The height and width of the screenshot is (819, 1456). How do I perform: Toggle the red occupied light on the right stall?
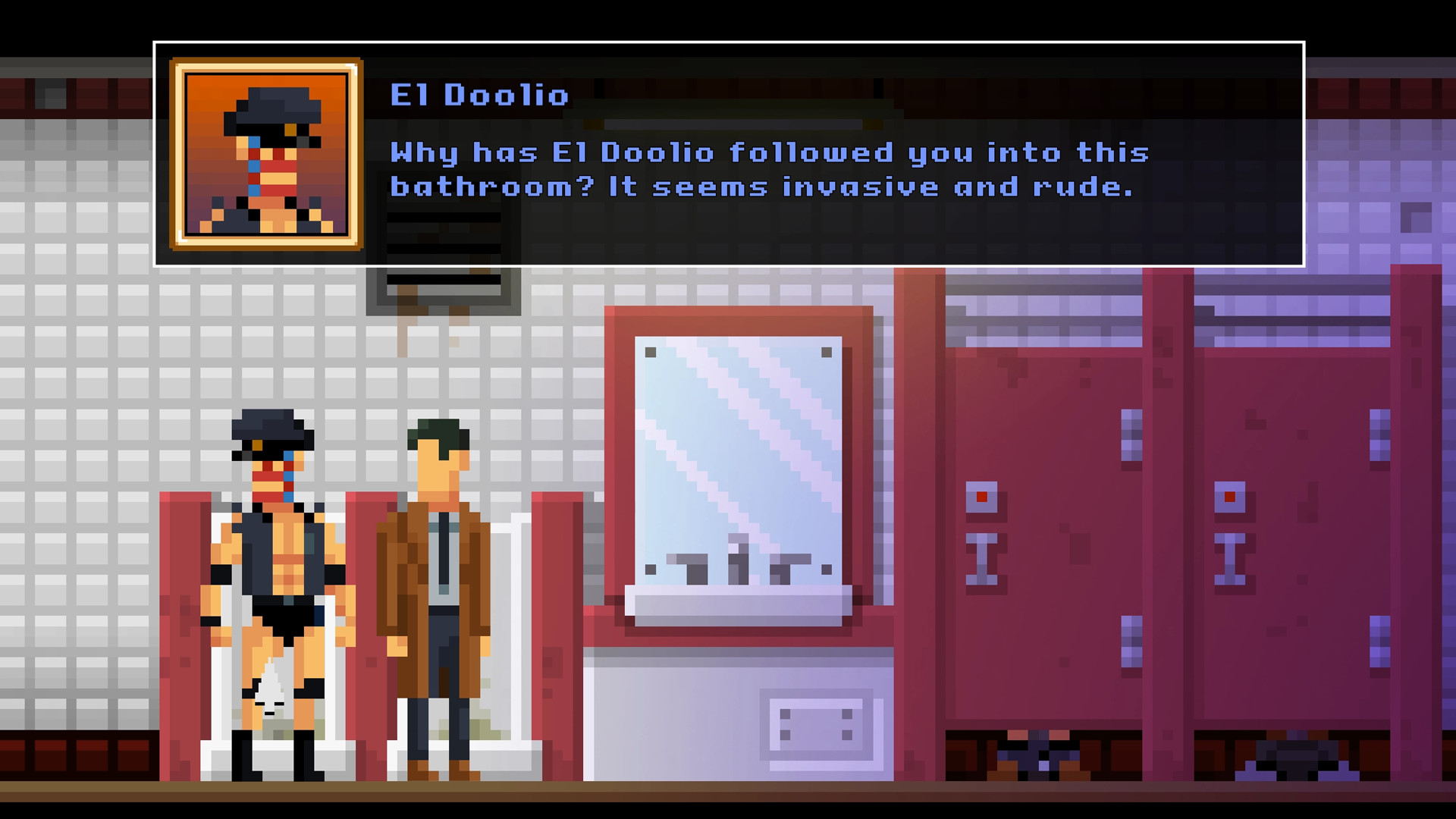(x=1230, y=496)
